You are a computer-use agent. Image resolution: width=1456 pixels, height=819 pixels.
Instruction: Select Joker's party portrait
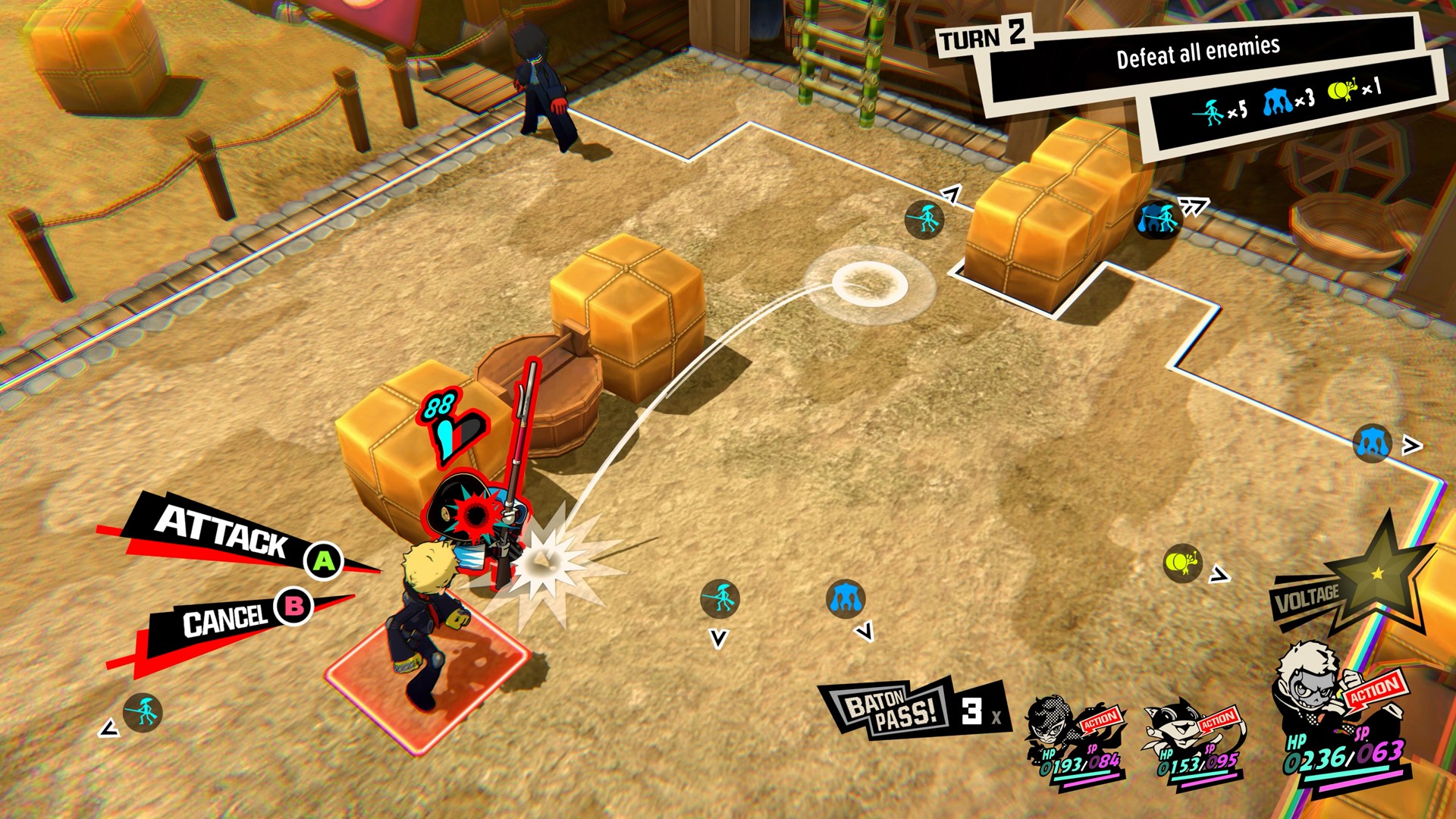pyautogui.click(x=1050, y=725)
